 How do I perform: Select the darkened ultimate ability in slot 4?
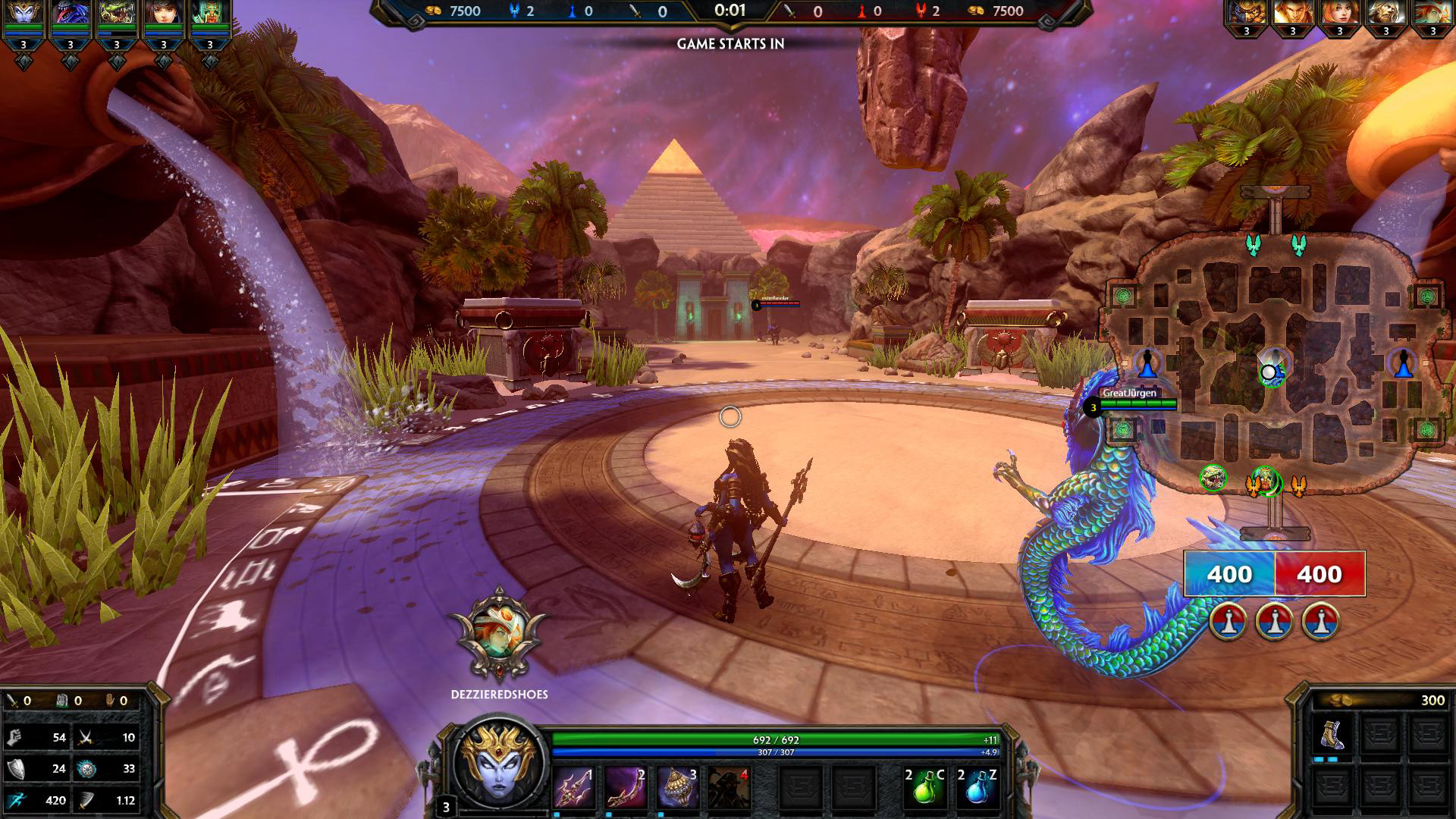729,789
